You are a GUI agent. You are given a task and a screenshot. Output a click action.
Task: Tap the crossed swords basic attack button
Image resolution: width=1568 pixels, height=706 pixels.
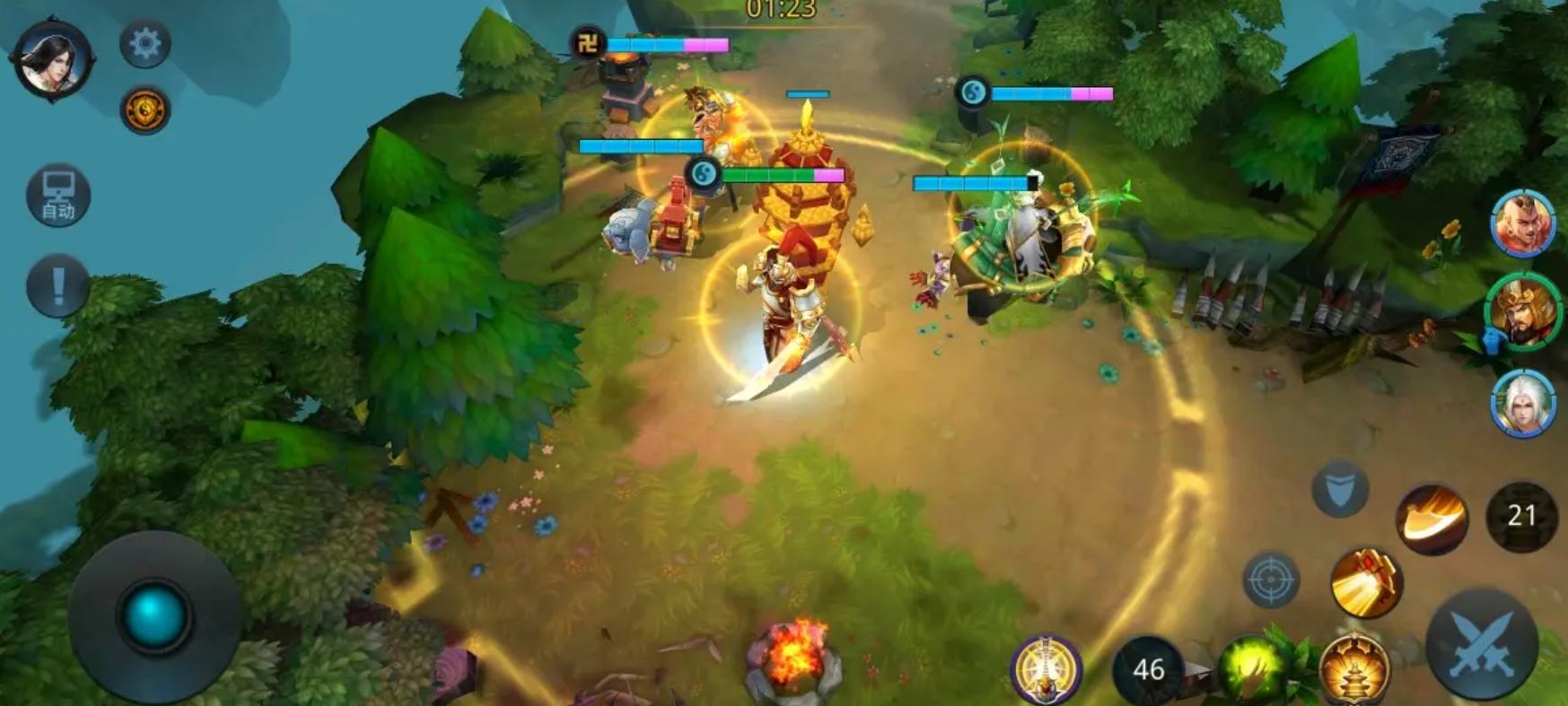[1481, 643]
